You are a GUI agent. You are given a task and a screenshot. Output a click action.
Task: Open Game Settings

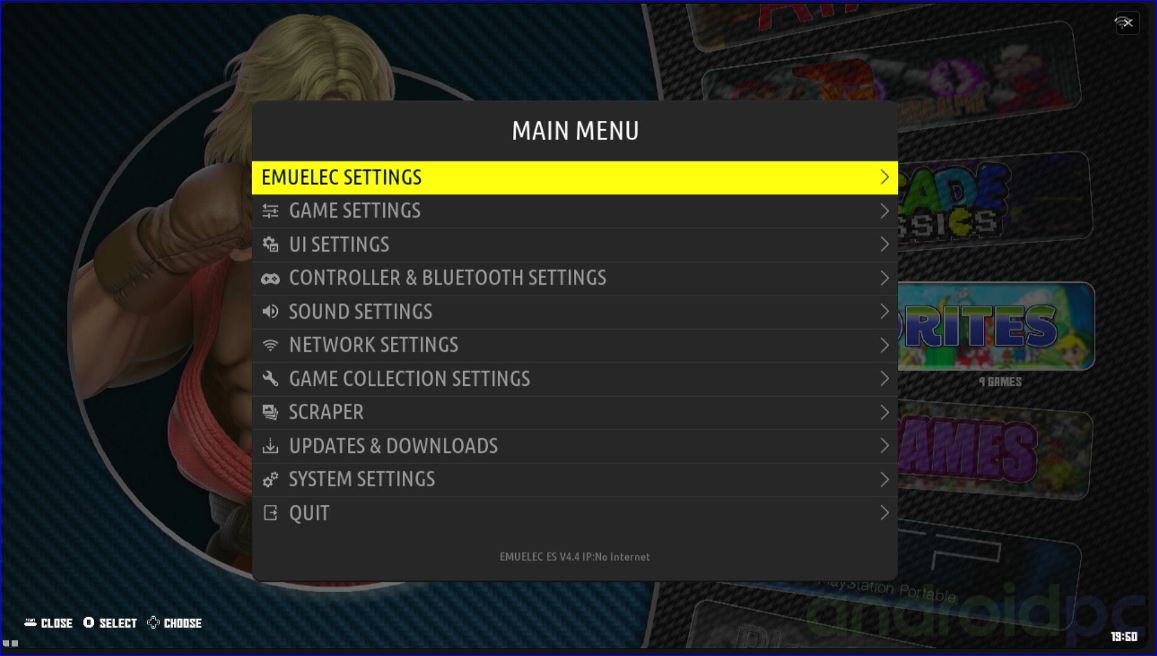pos(574,211)
